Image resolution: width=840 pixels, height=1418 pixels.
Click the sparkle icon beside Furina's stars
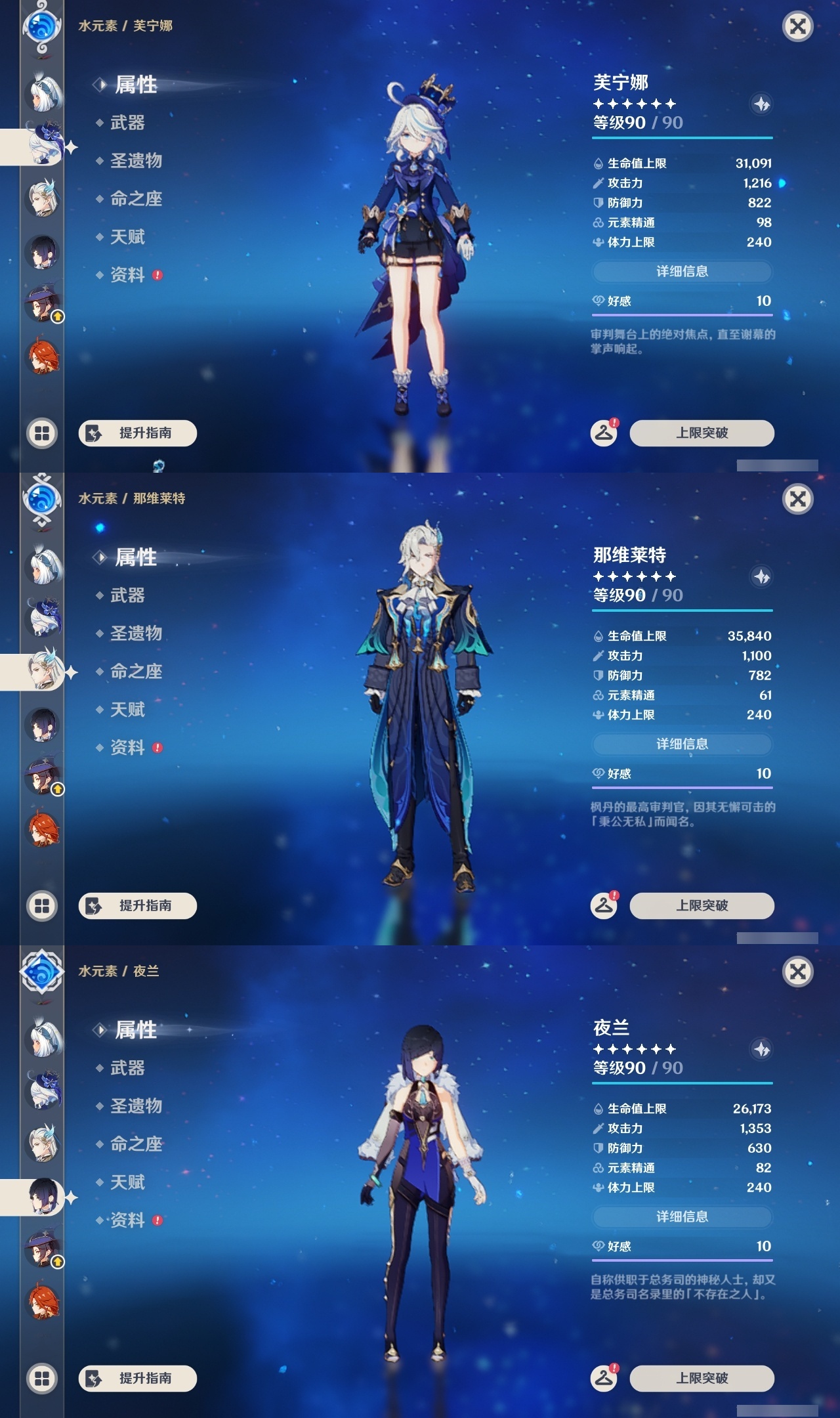[761, 105]
